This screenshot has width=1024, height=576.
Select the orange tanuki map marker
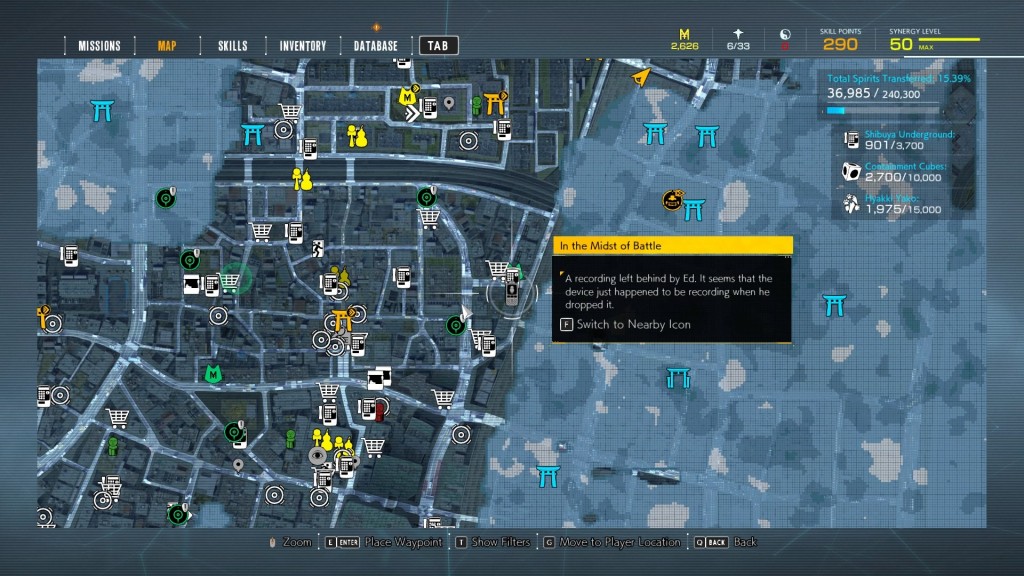[673, 202]
